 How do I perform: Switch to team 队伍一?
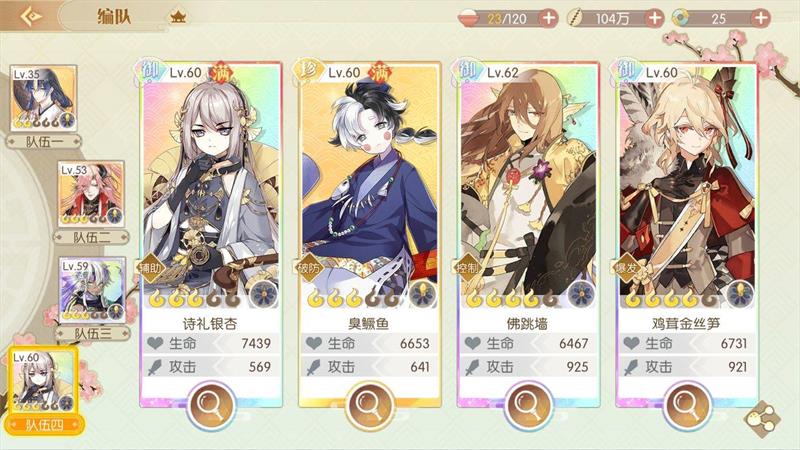(x=43, y=99)
